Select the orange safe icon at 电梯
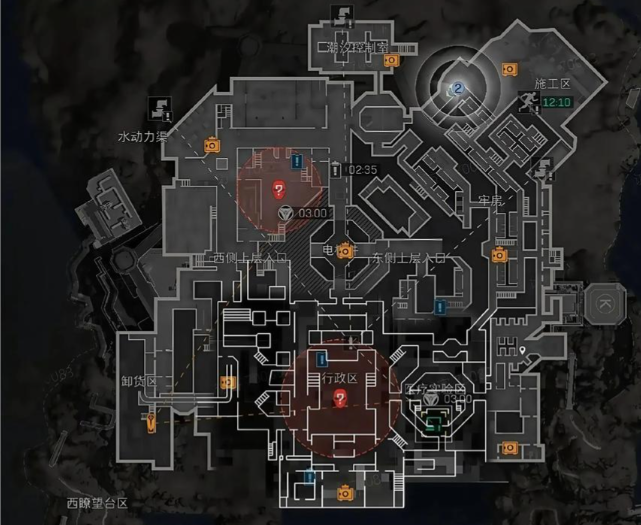Viewport: 641px width, 525px height. point(346,250)
